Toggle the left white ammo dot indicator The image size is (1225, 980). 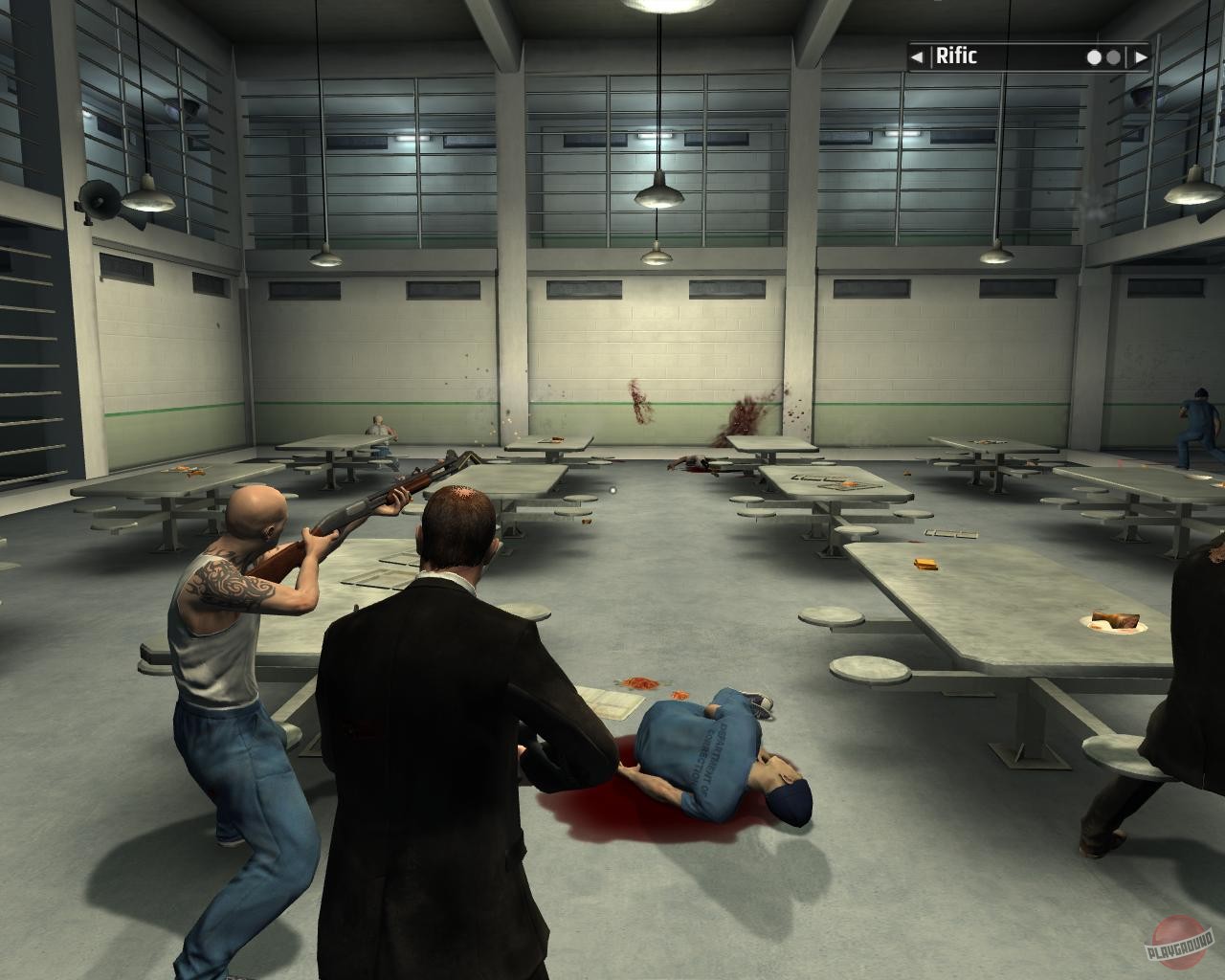[x=1093, y=57]
